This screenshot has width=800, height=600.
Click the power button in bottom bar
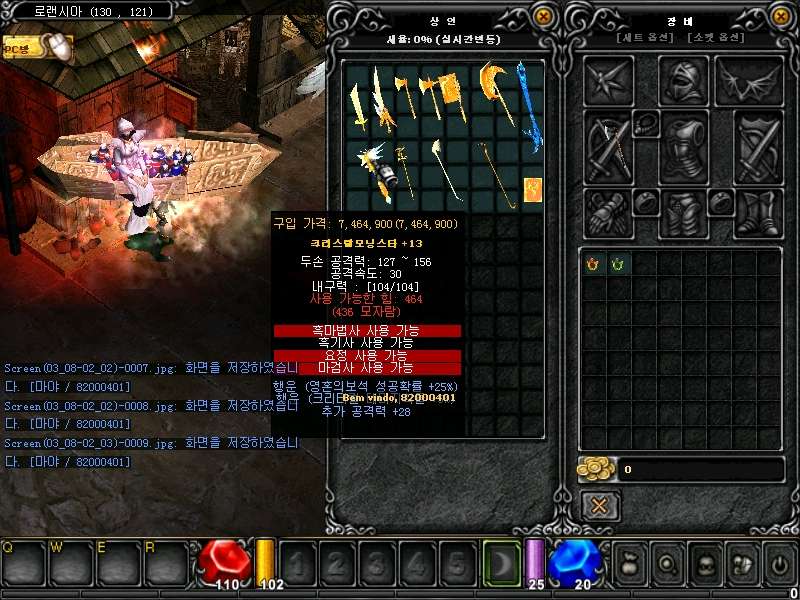click(780, 564)
